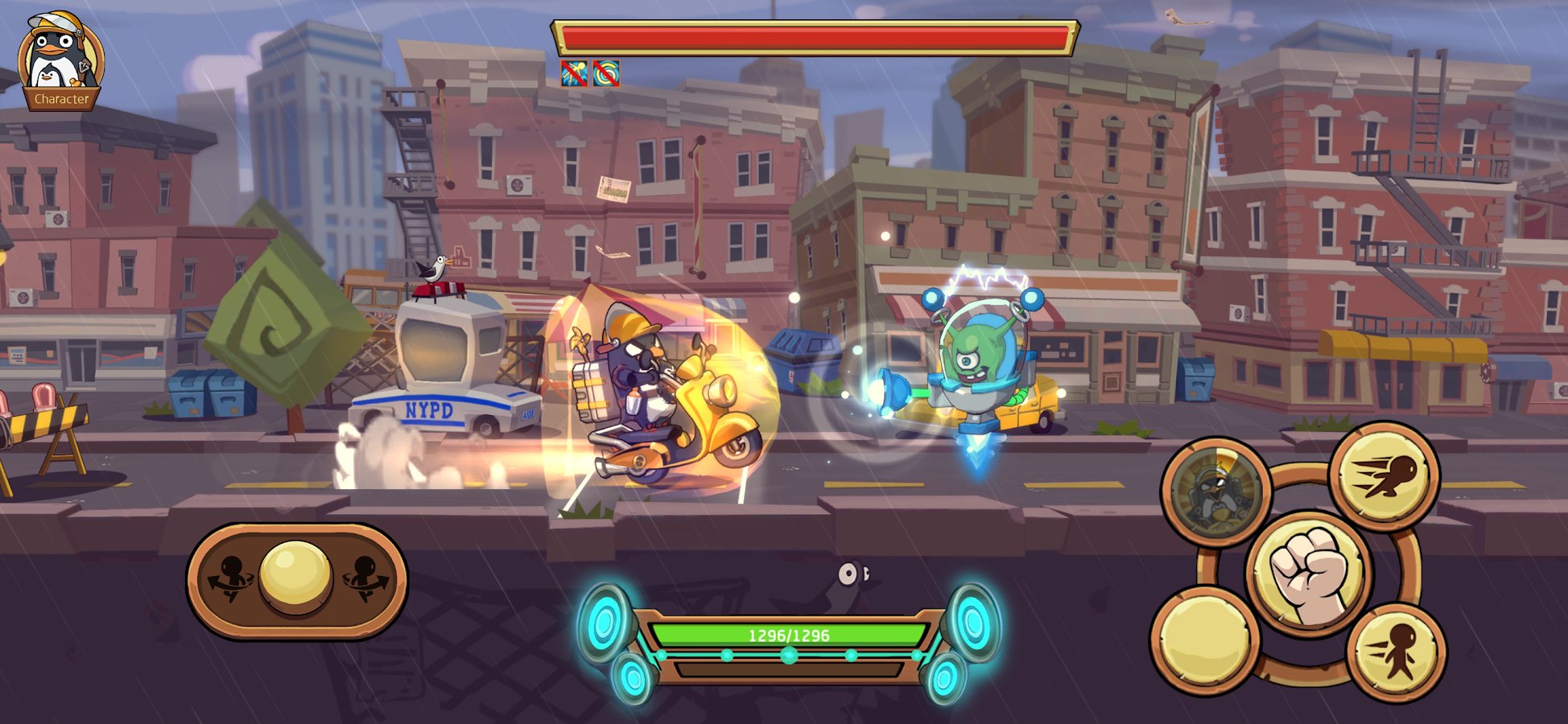
Task: Activate the penguin special skill on cooldown
Action: (1215, 490)
